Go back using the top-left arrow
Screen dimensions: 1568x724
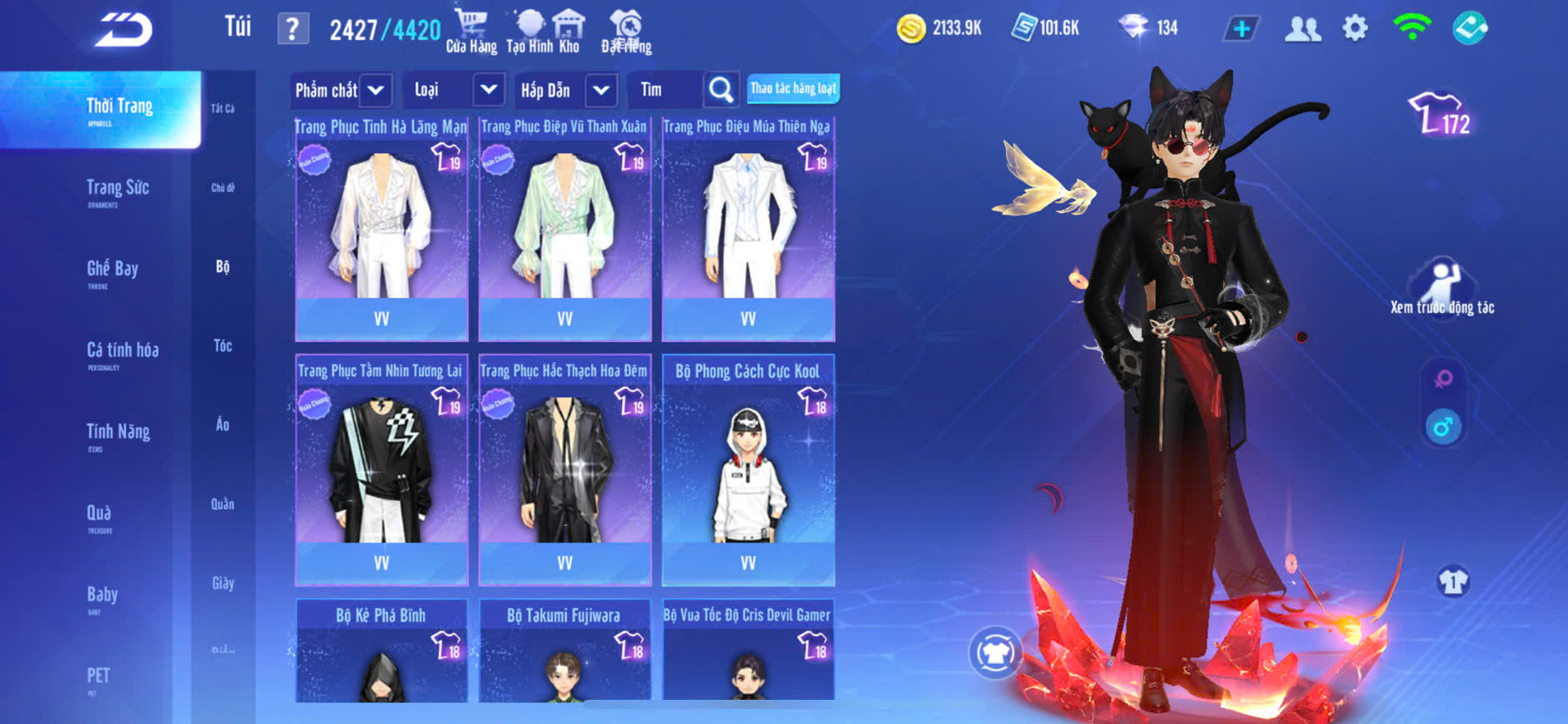click(x=123, y=31)
